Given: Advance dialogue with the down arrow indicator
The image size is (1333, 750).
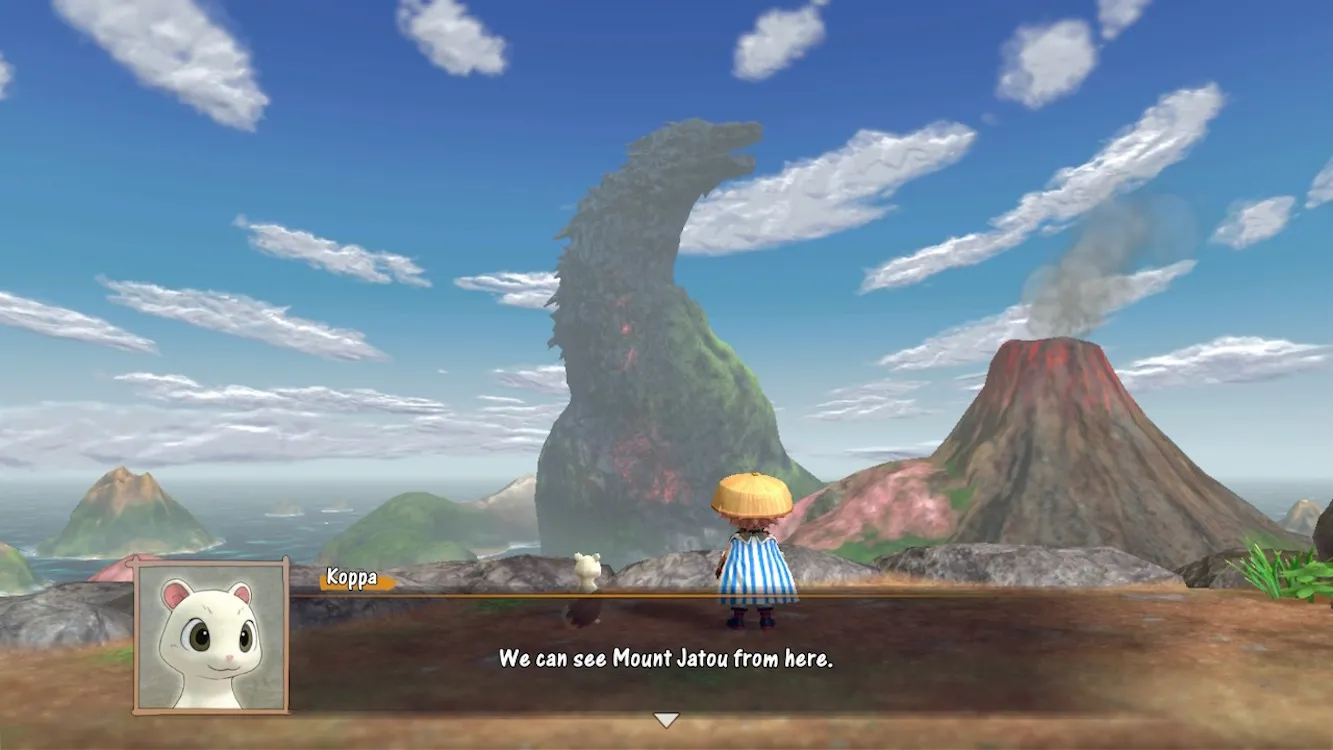Looking at the screenshot, I should (x=666, y=720).
